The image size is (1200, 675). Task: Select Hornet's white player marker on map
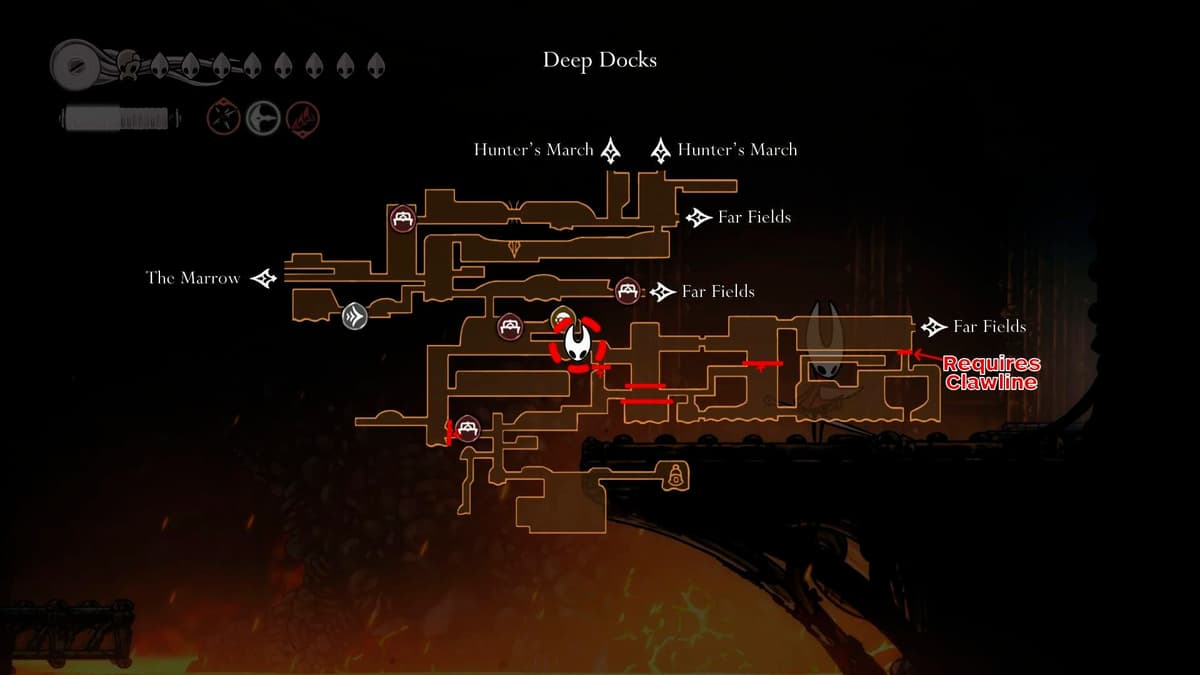(578, 344)
